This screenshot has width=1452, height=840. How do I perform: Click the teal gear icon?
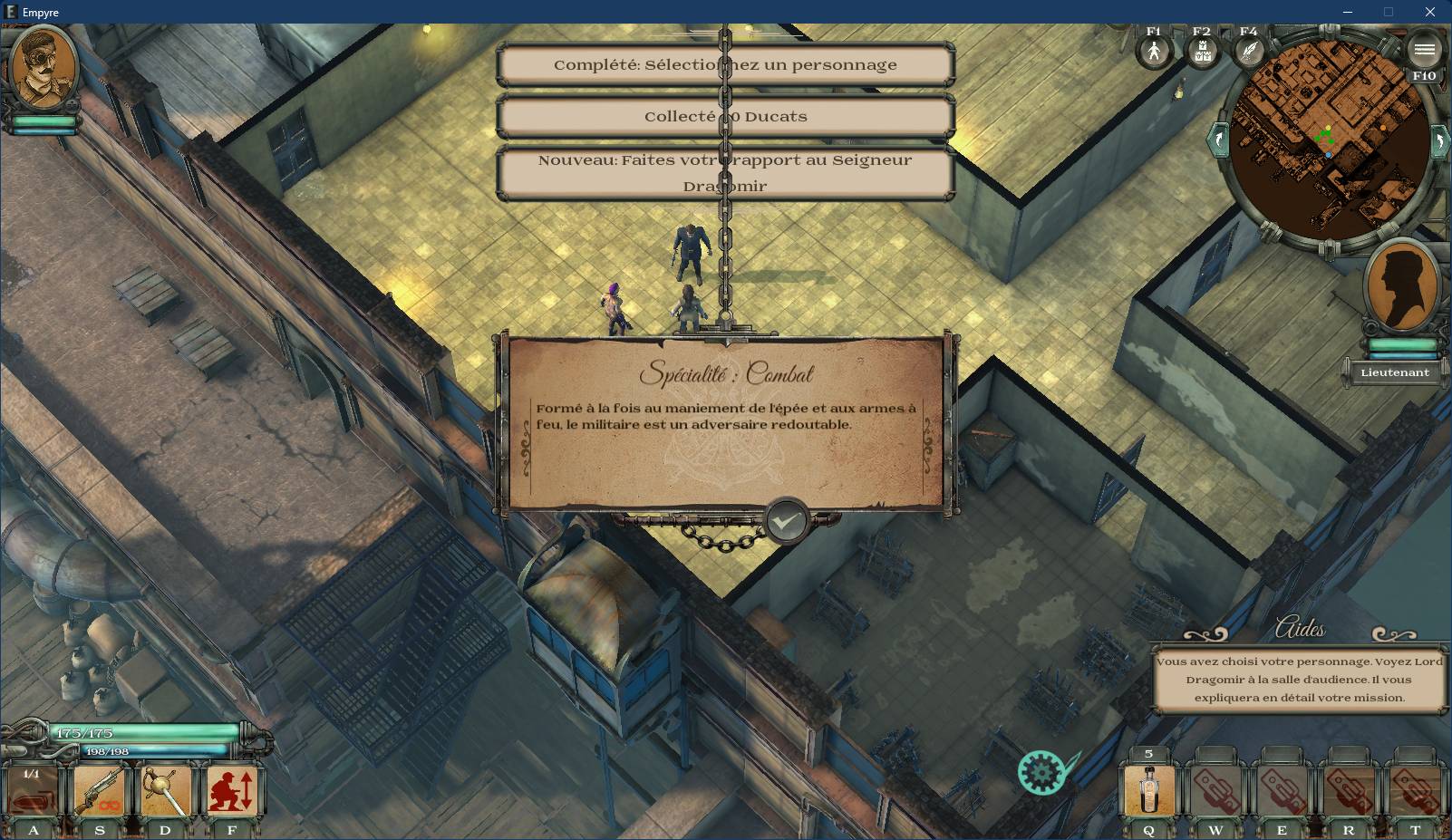click(x=1041, y=772)
